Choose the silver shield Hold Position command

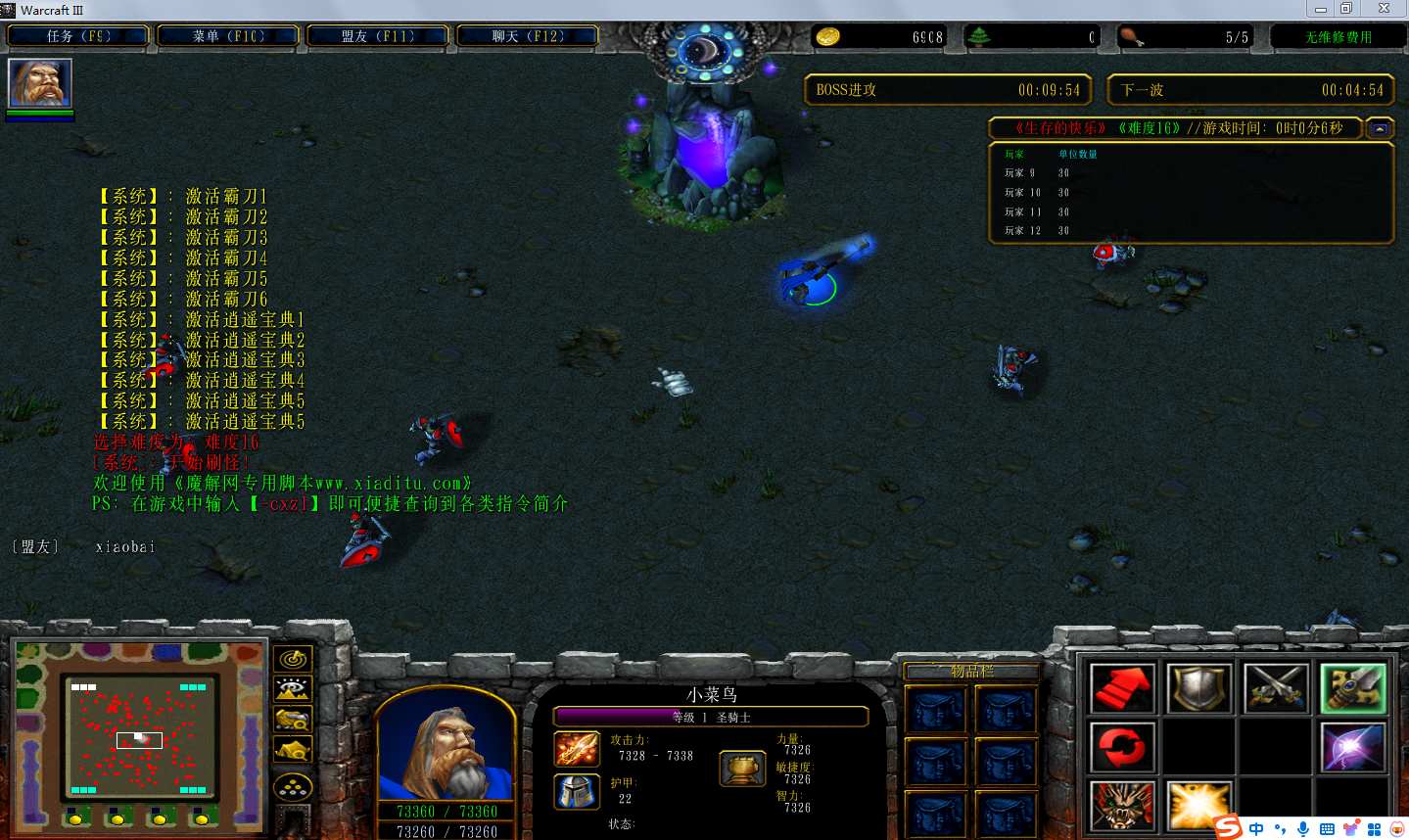pos(1199,688)
